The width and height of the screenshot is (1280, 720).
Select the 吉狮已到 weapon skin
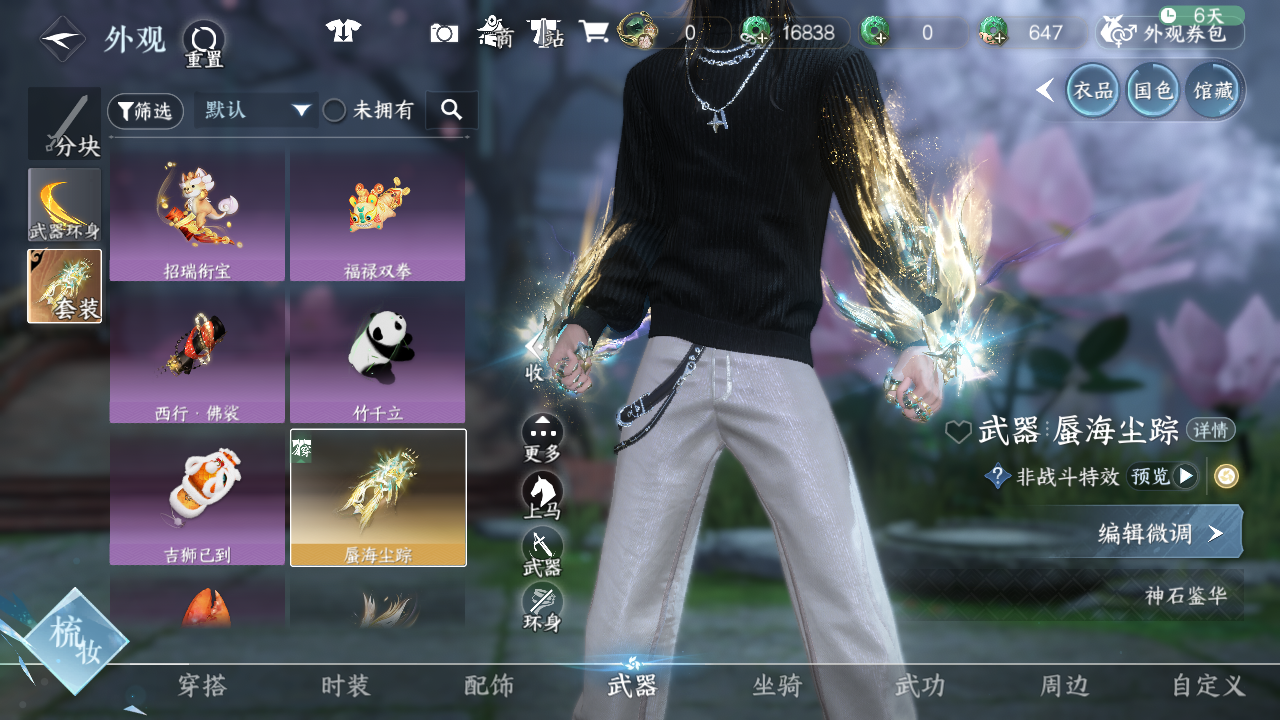tap(197, 497)
